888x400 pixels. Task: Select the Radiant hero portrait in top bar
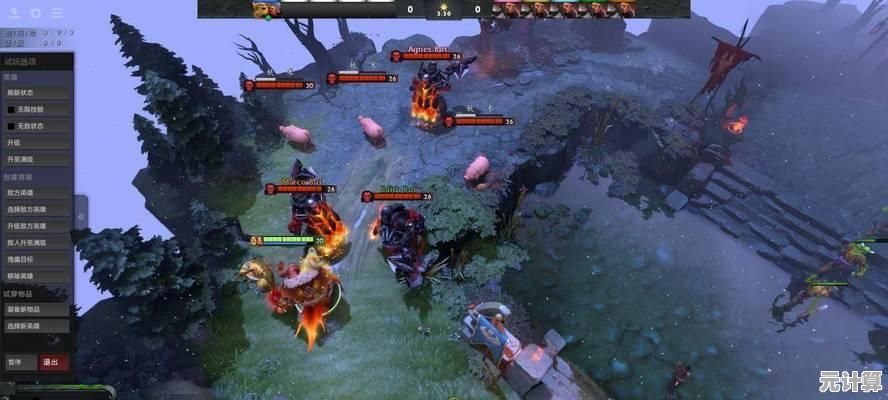coord(266,9)
